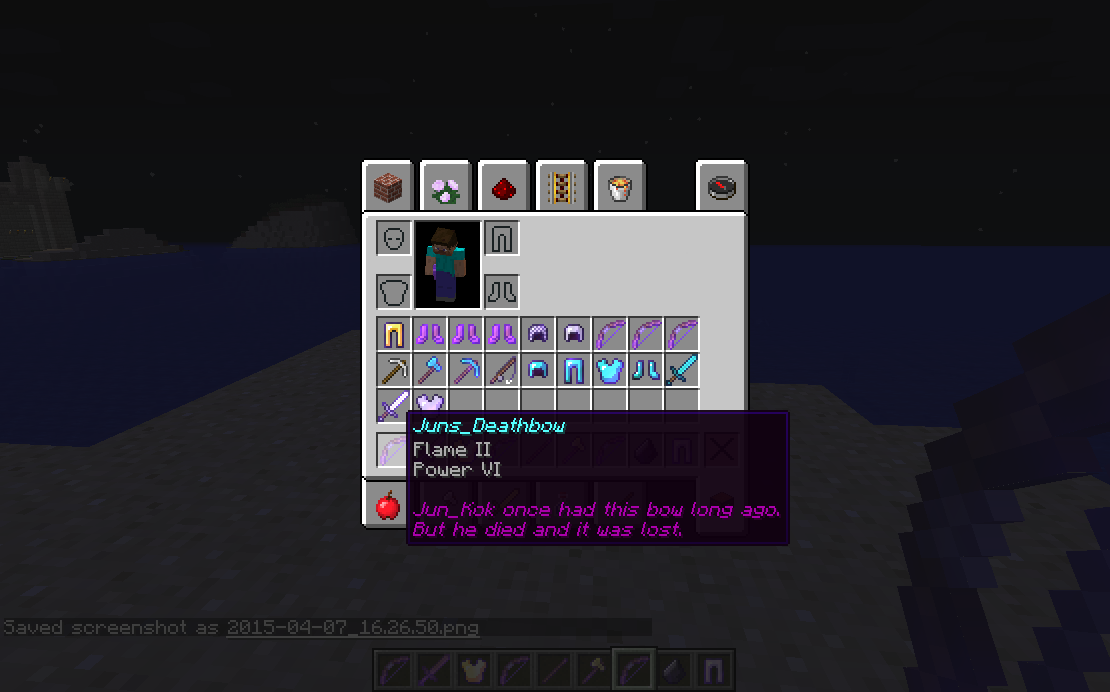Select the Redstone dust tab
The width and height of the screenshot is (1110, 692).
pos(504,187)
